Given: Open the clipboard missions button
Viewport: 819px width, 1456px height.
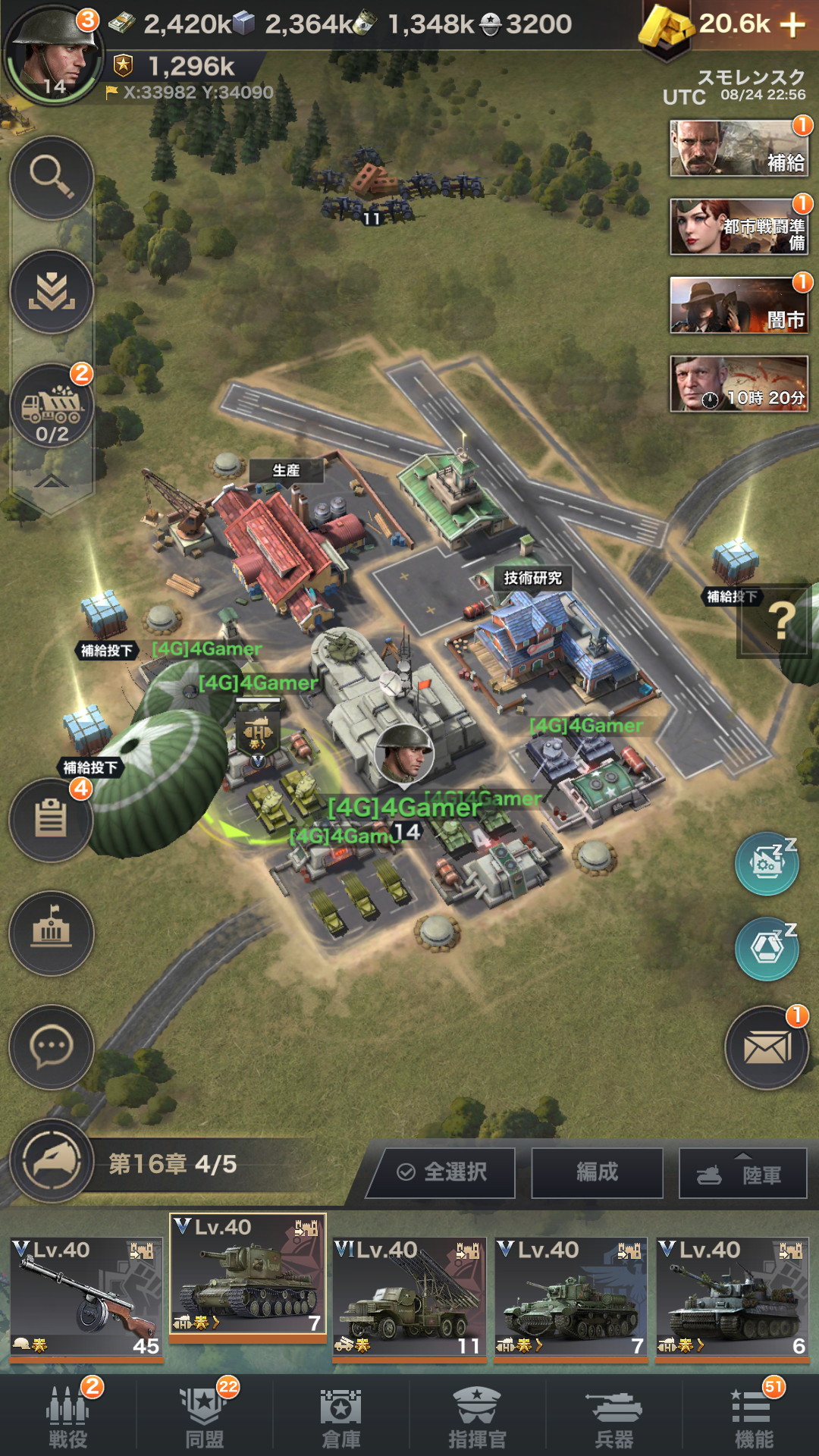Looking at the screenshot, I should [x=51, y=820].
